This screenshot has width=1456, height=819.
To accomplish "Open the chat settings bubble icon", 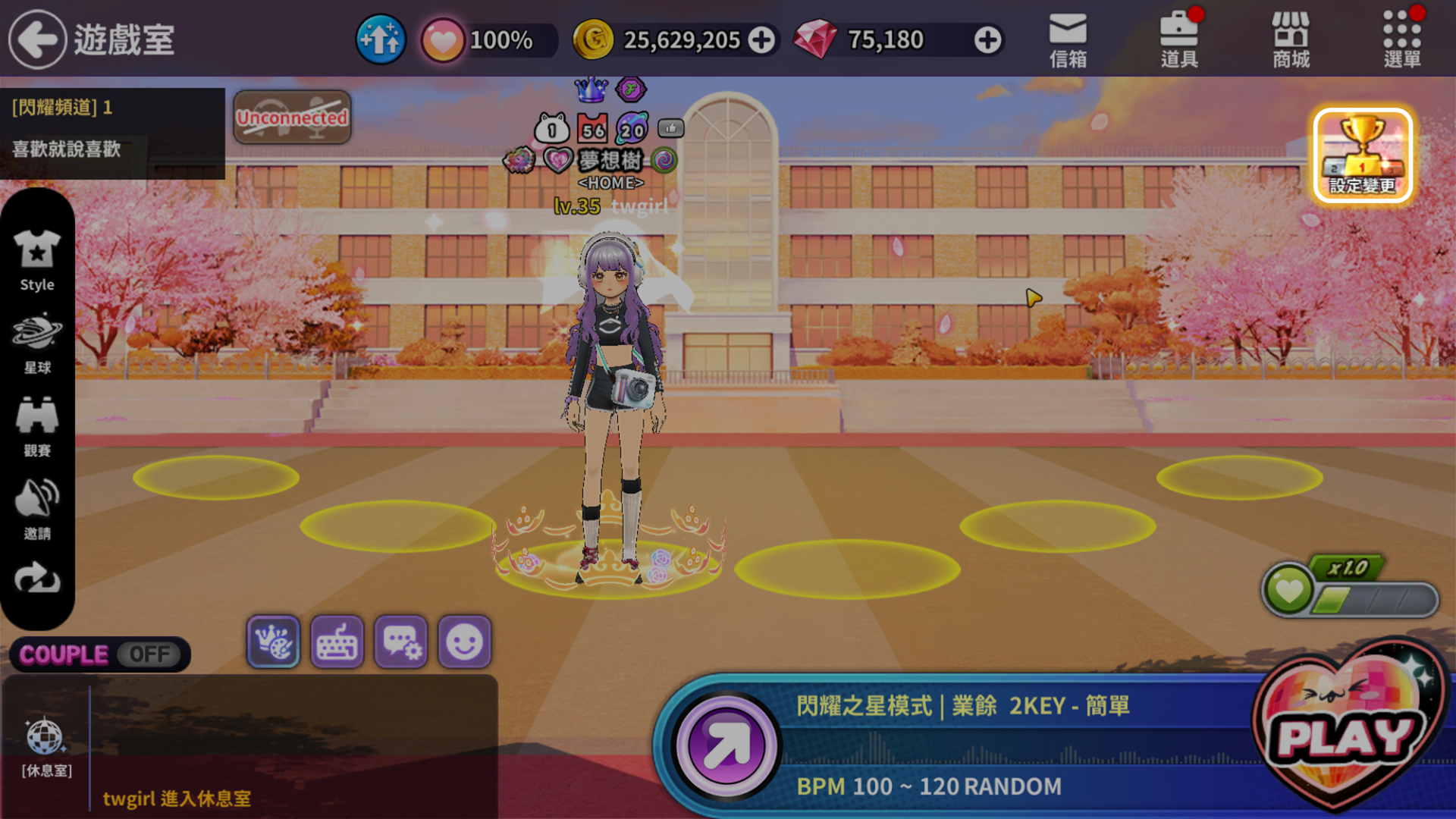I will pos(401,642).
